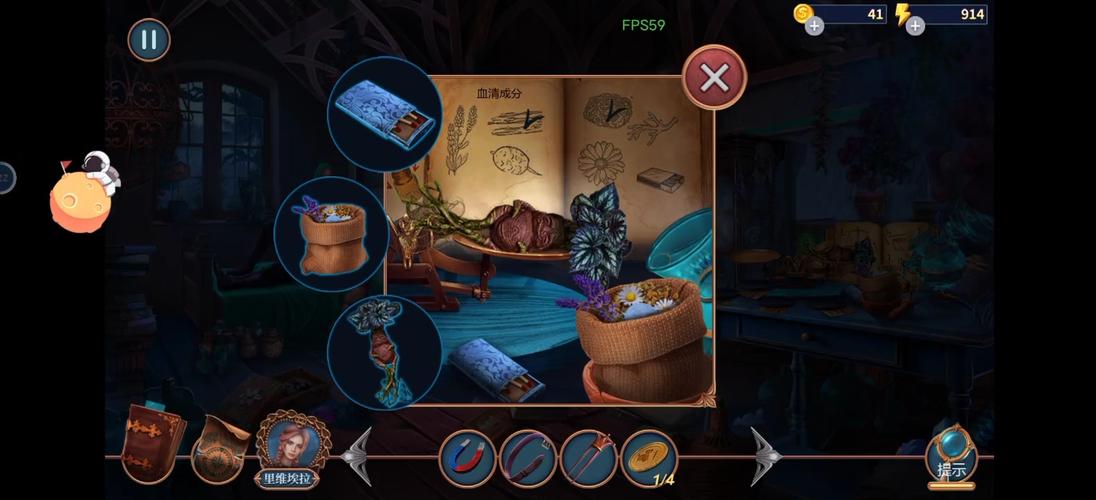
Task: Select the blue matchbox bubble
Action: (x=385, y=113)
